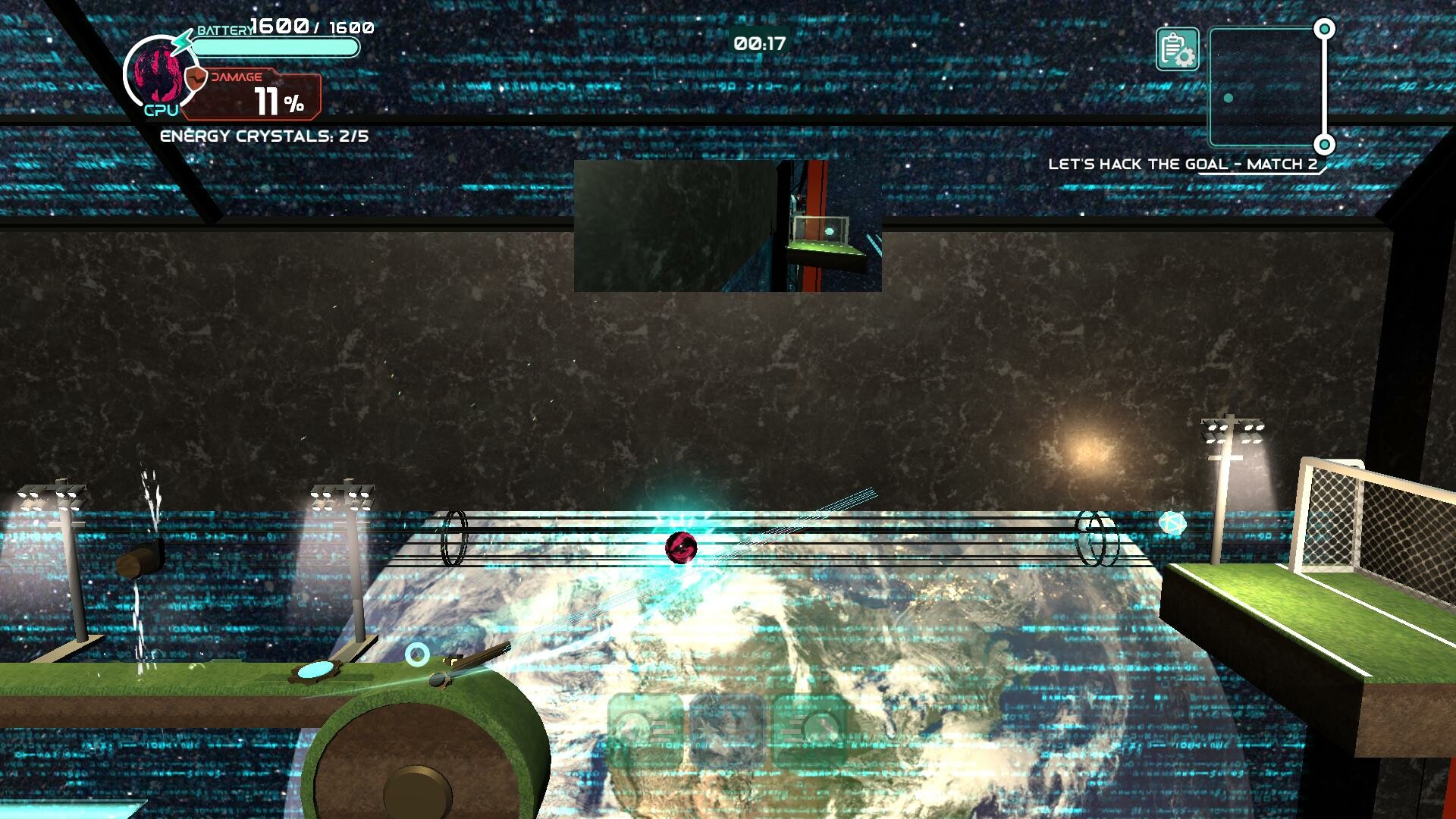
Task: Toggle the darkened center ability to enable it
Action: point(728,730)
